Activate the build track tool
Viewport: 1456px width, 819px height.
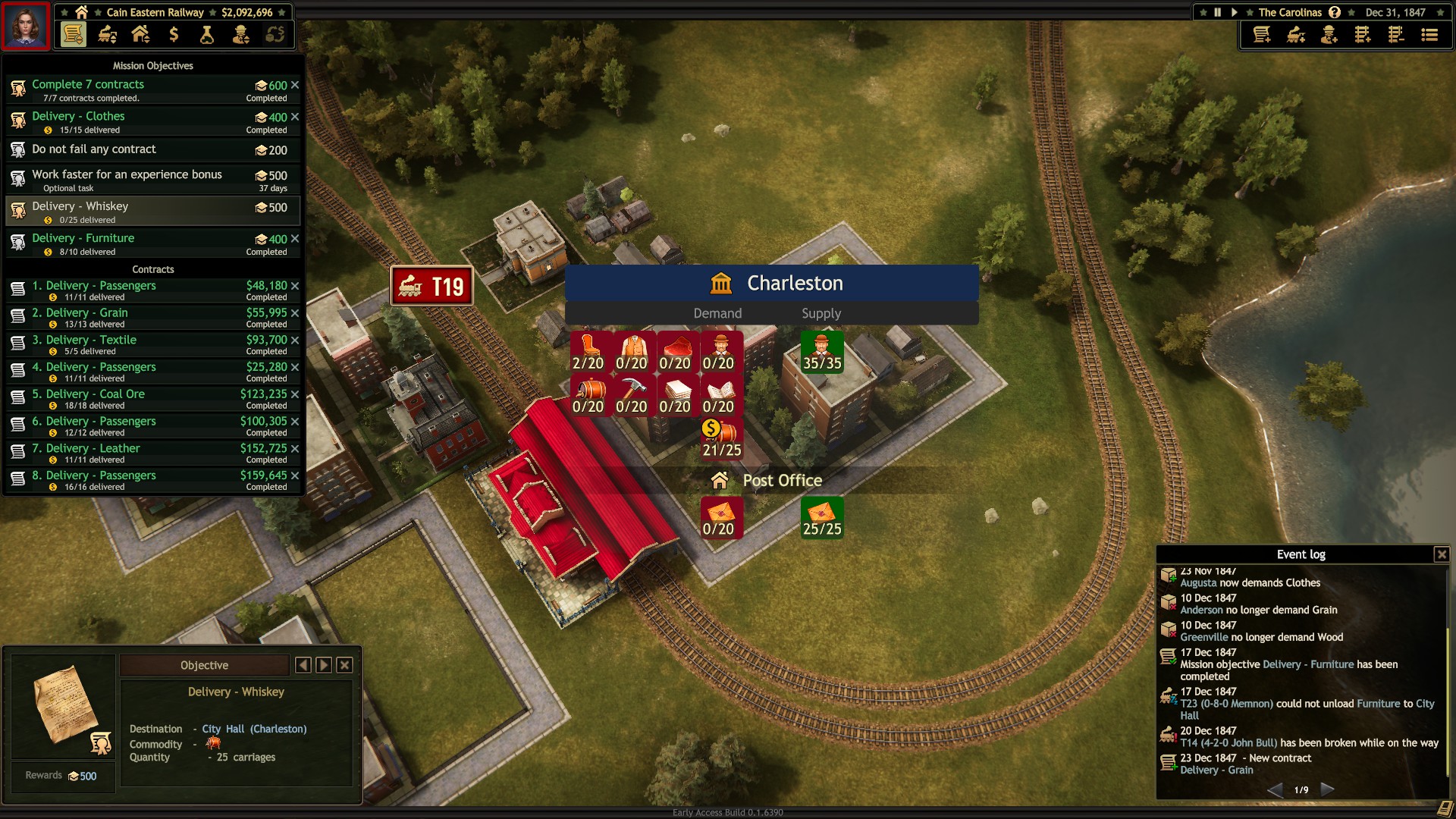tap(1363, 35)
